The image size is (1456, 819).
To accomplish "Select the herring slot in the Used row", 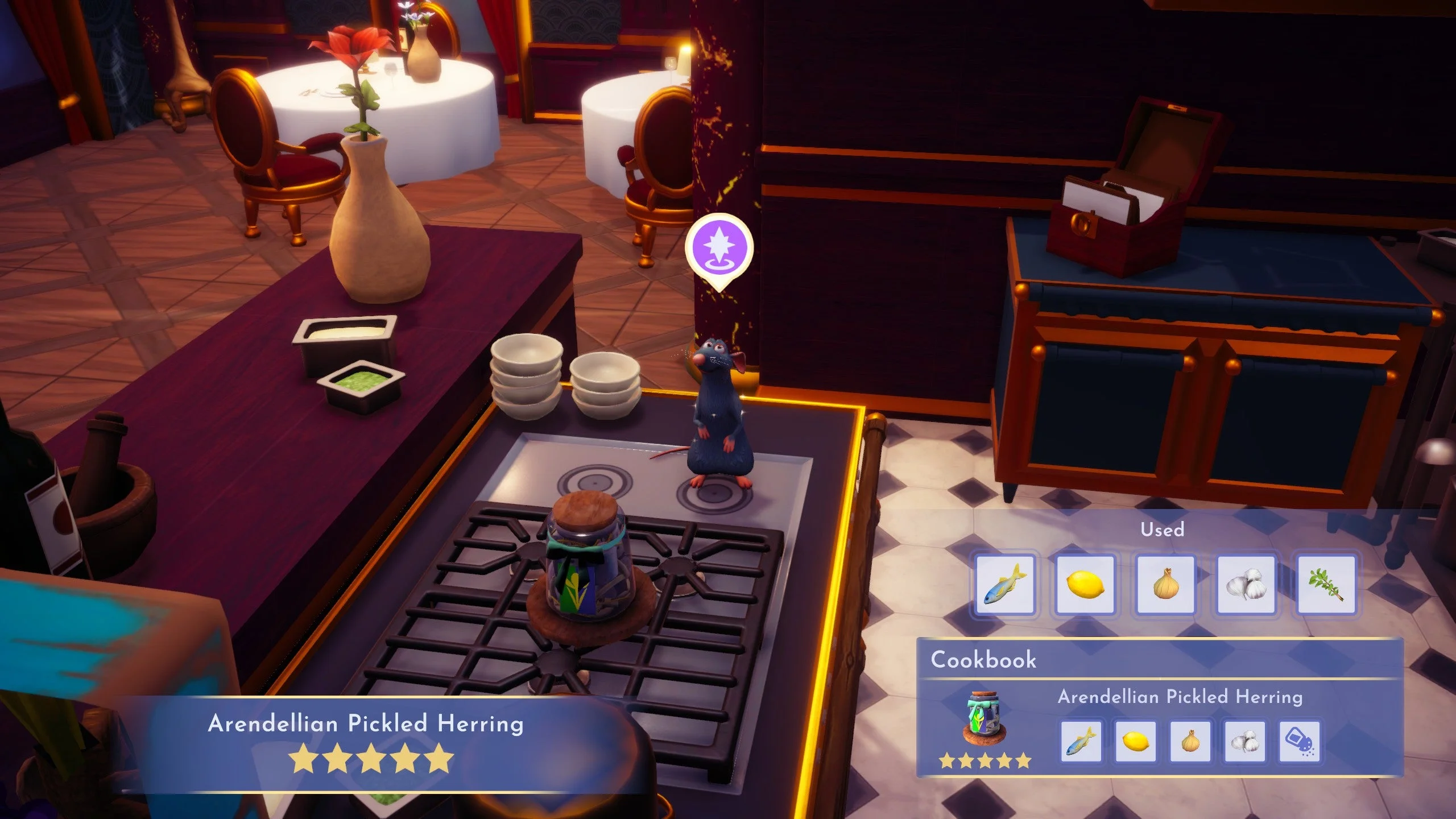I will pyautogui.click(x=1005, y=585).
